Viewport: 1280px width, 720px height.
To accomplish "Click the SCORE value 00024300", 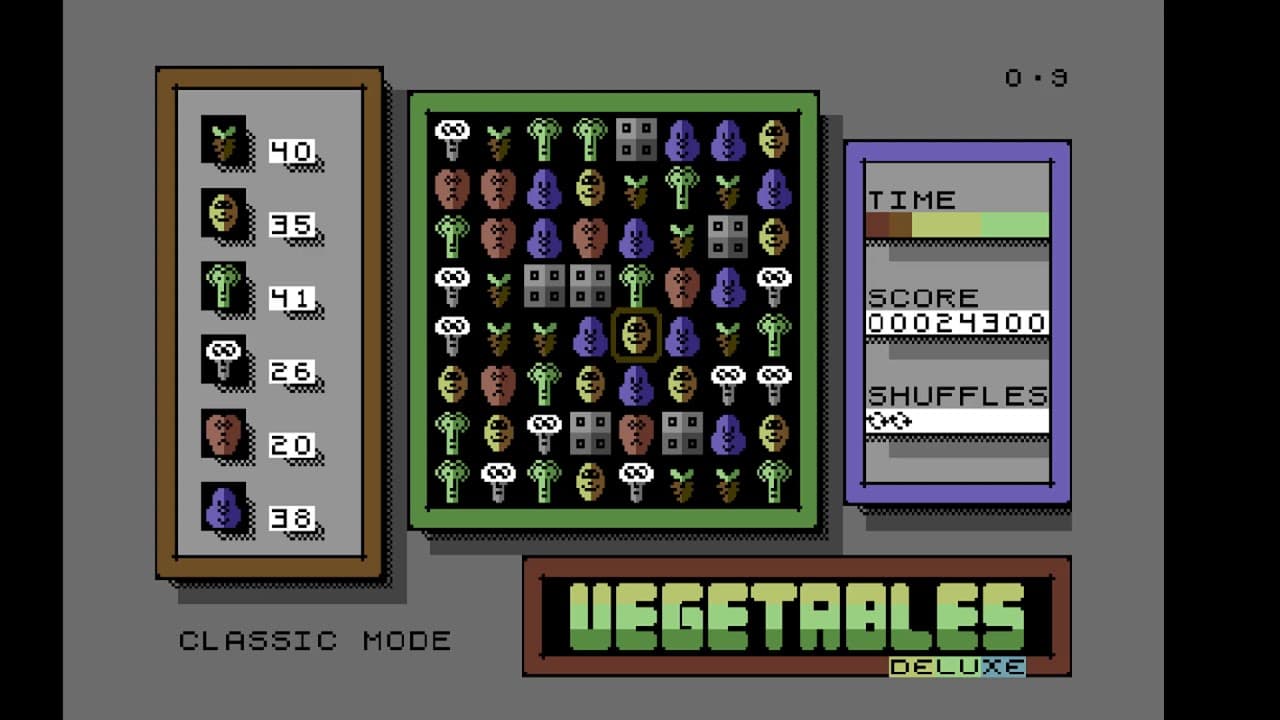I will point(957,323).
